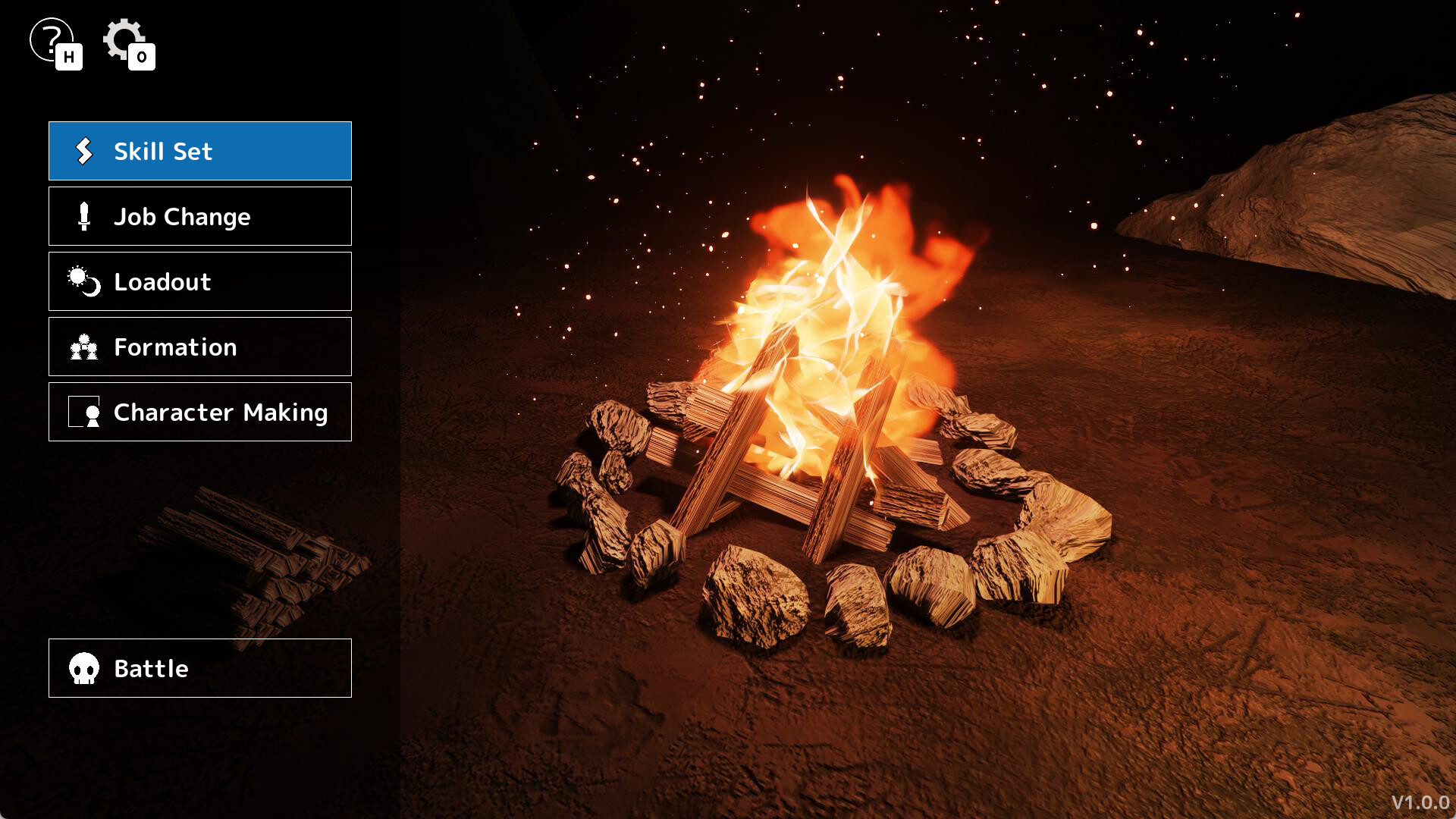Click the silhouette icon on Character Making
Viewport: 1456px width, 819px height.
(87, 412)
